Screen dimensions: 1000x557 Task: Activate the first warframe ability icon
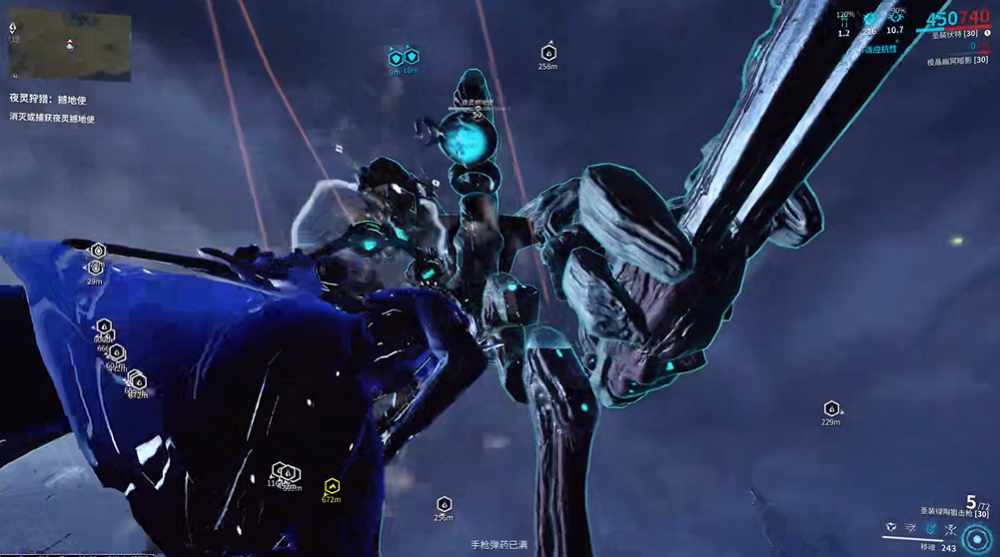coord(889,526)
